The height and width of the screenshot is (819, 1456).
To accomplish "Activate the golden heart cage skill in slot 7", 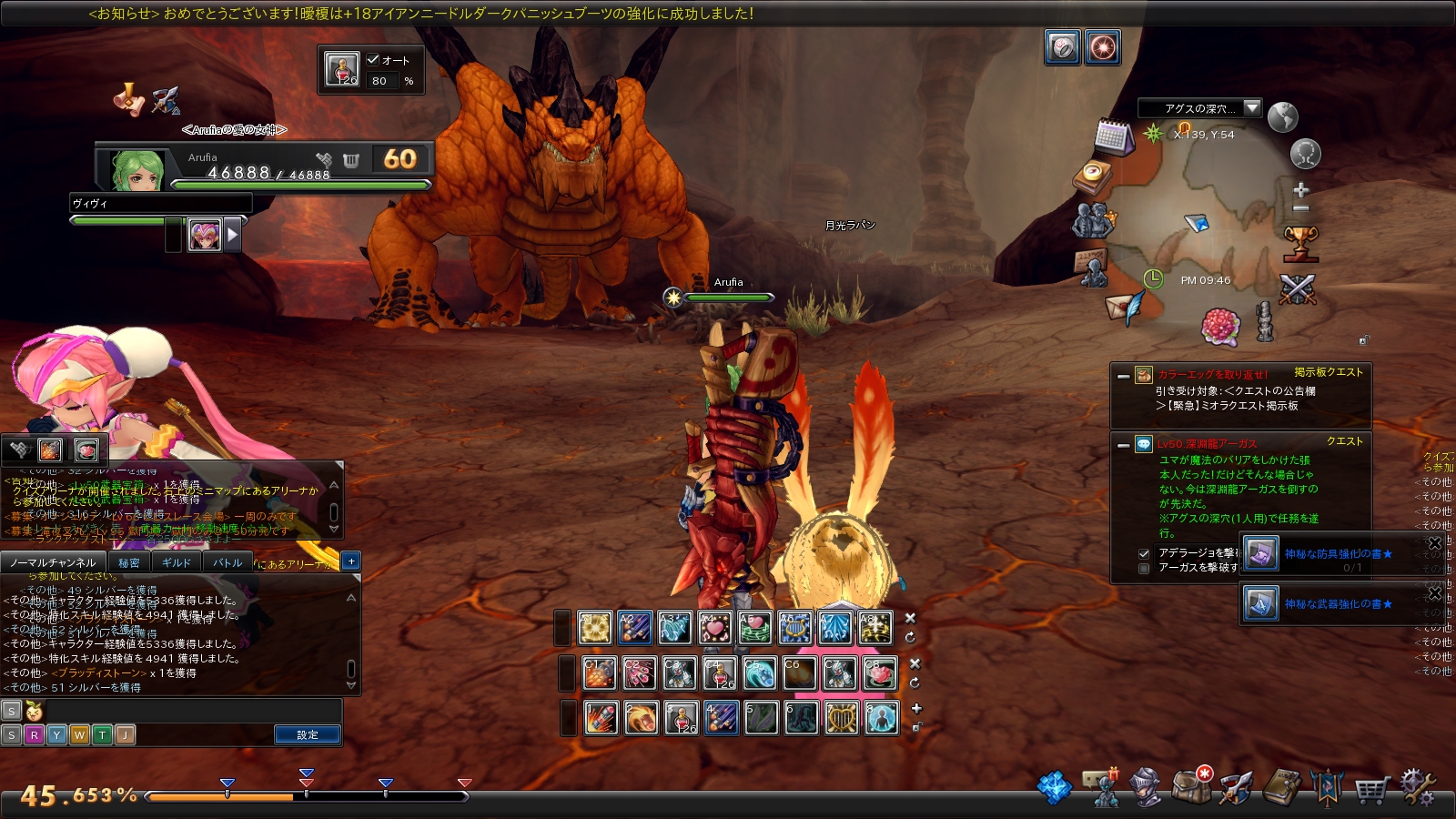I will [x=841, y=718].
